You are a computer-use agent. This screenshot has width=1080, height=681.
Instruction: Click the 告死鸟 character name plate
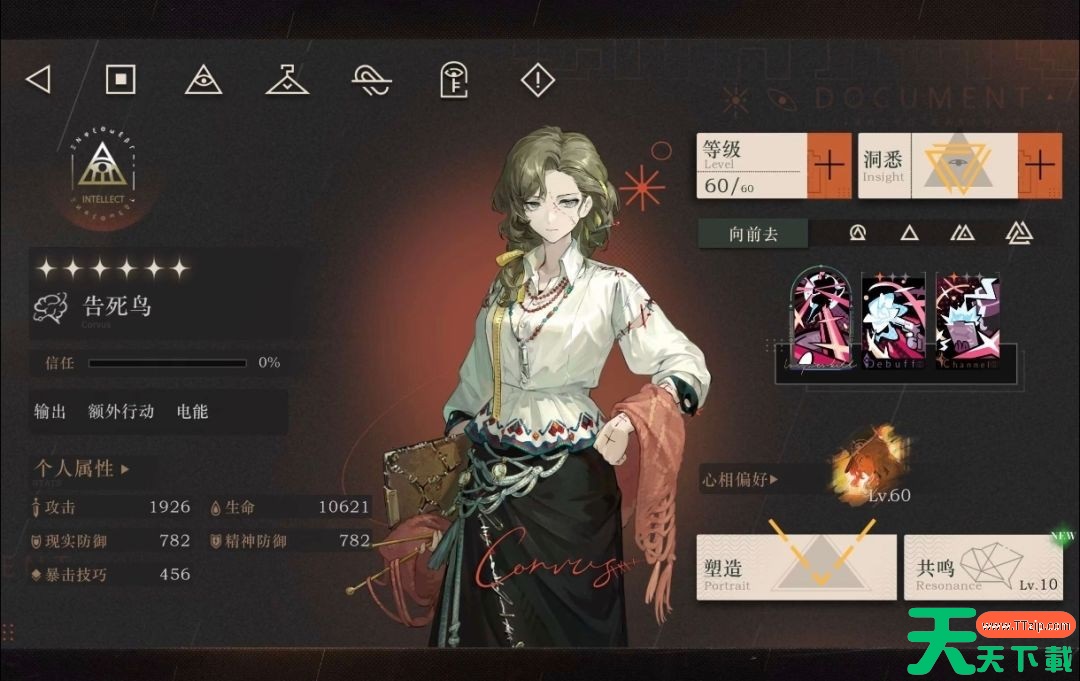[115, 306]
